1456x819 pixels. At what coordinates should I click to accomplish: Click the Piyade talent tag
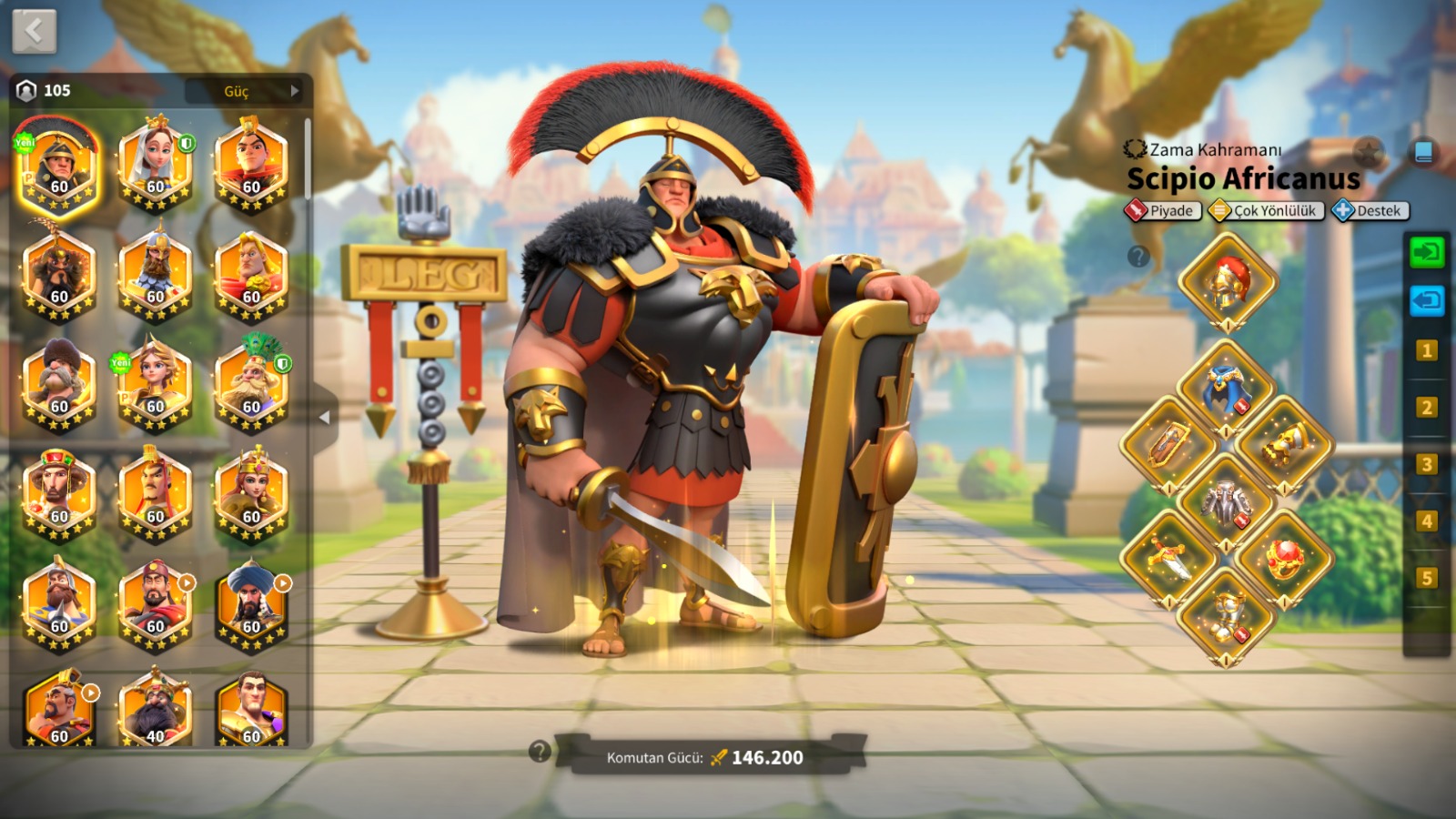coord(1162,211)
